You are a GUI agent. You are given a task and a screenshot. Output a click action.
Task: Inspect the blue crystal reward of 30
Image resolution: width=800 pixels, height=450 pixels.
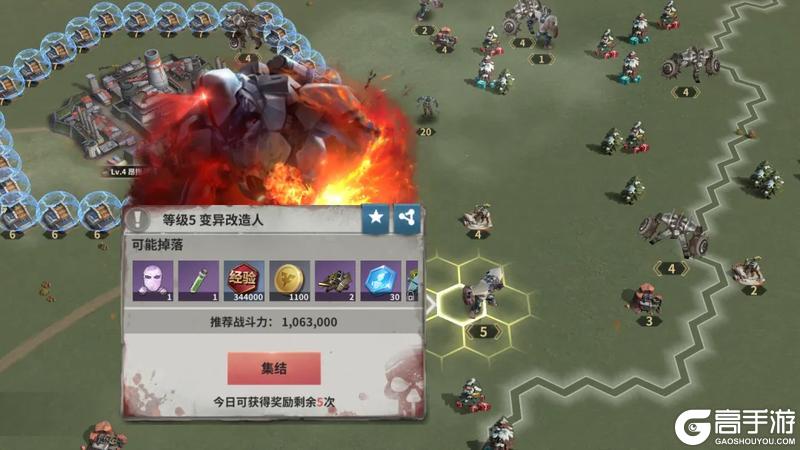tap(381, 280)
